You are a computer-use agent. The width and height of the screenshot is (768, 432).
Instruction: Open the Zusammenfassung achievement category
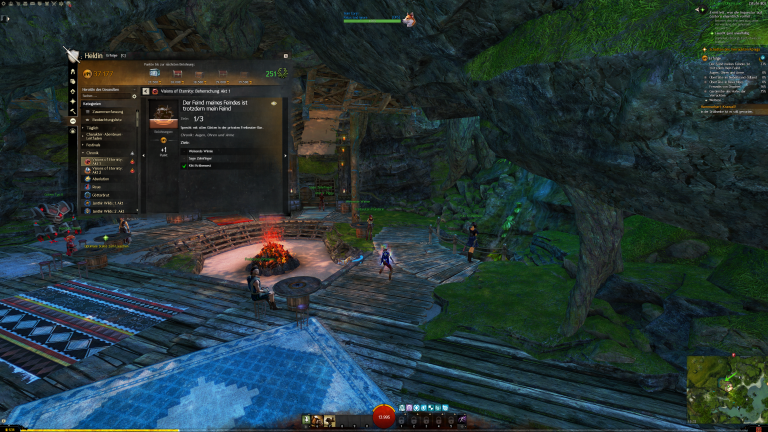[x=106, y=111]
